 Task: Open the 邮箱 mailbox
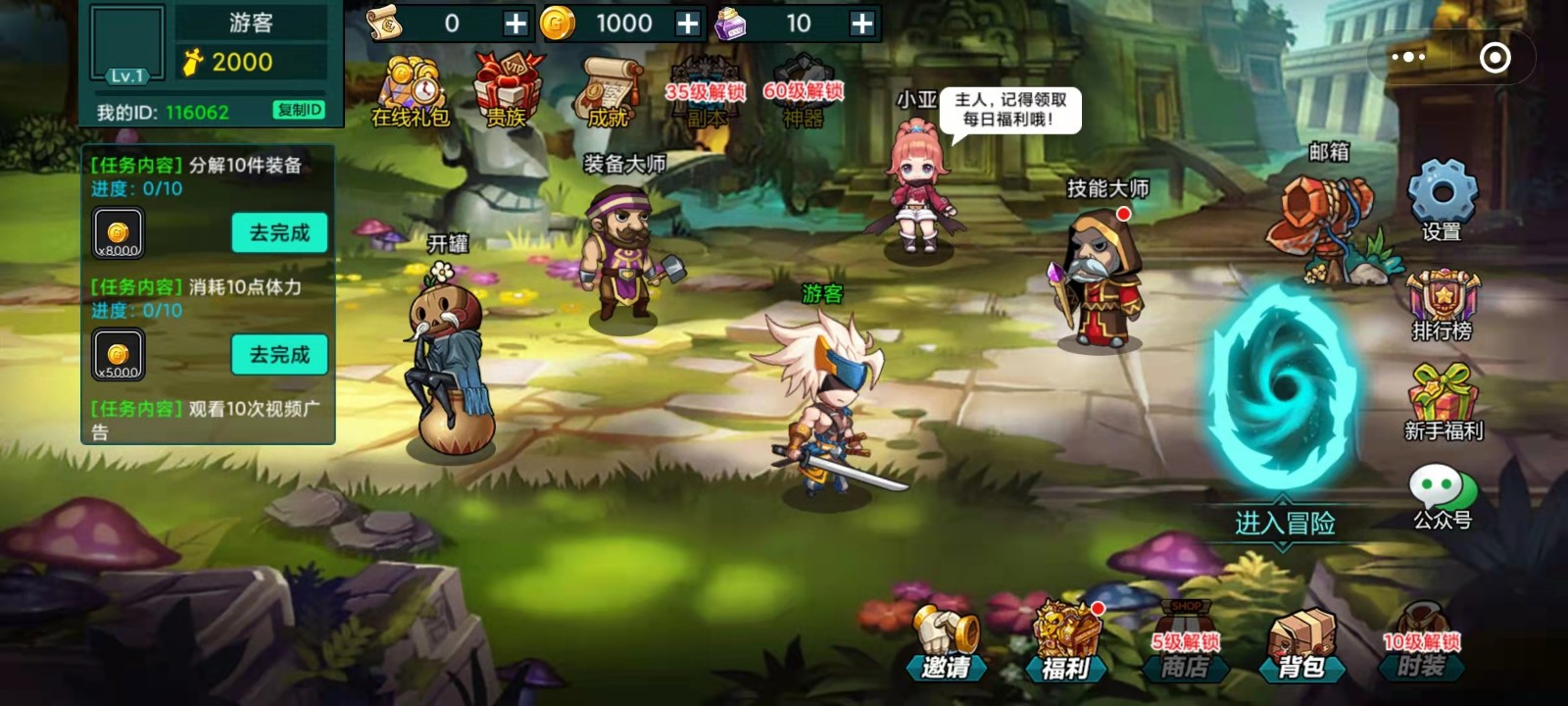[1325, 221]
